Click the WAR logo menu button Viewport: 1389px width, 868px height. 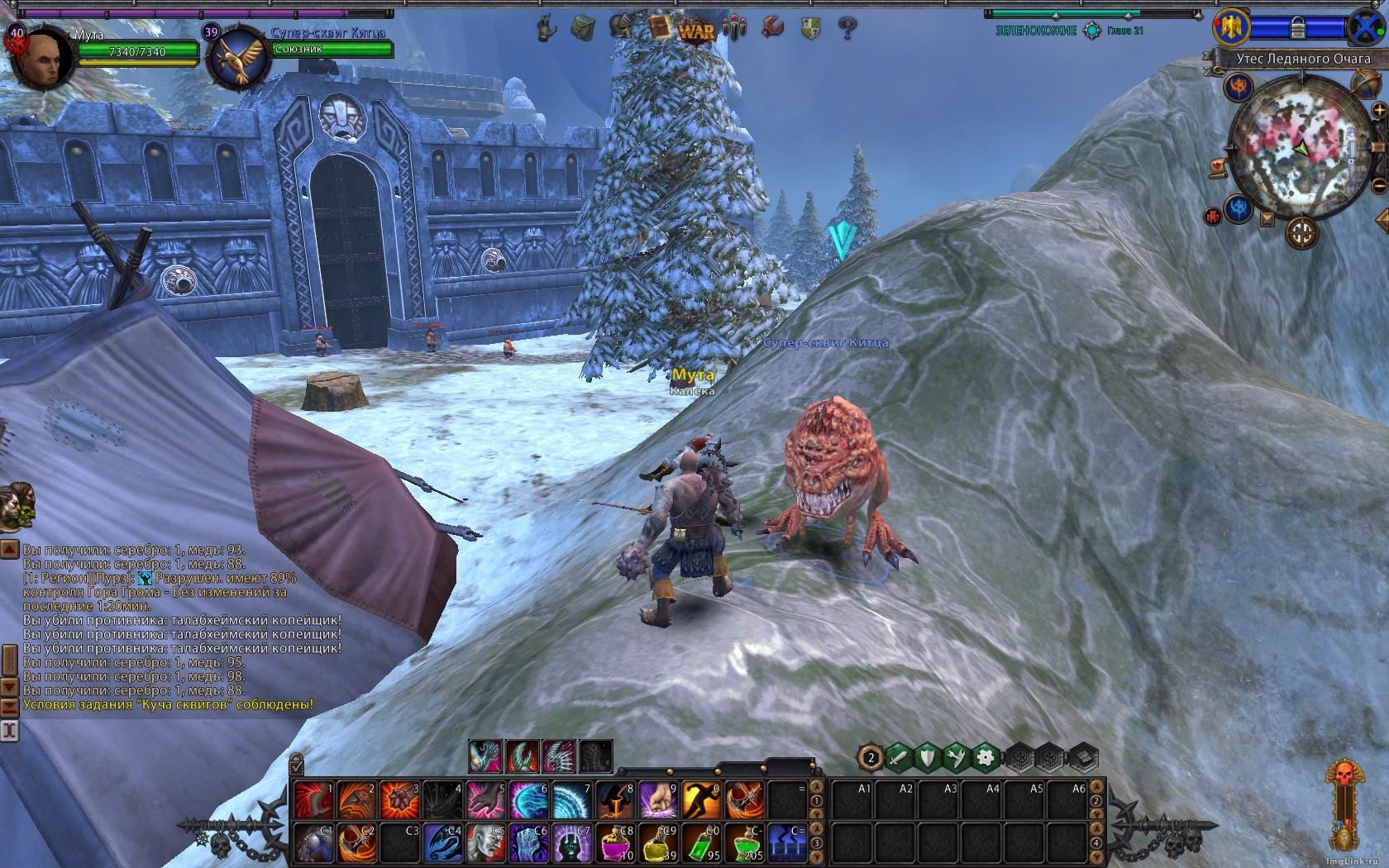tap(696, 31)
